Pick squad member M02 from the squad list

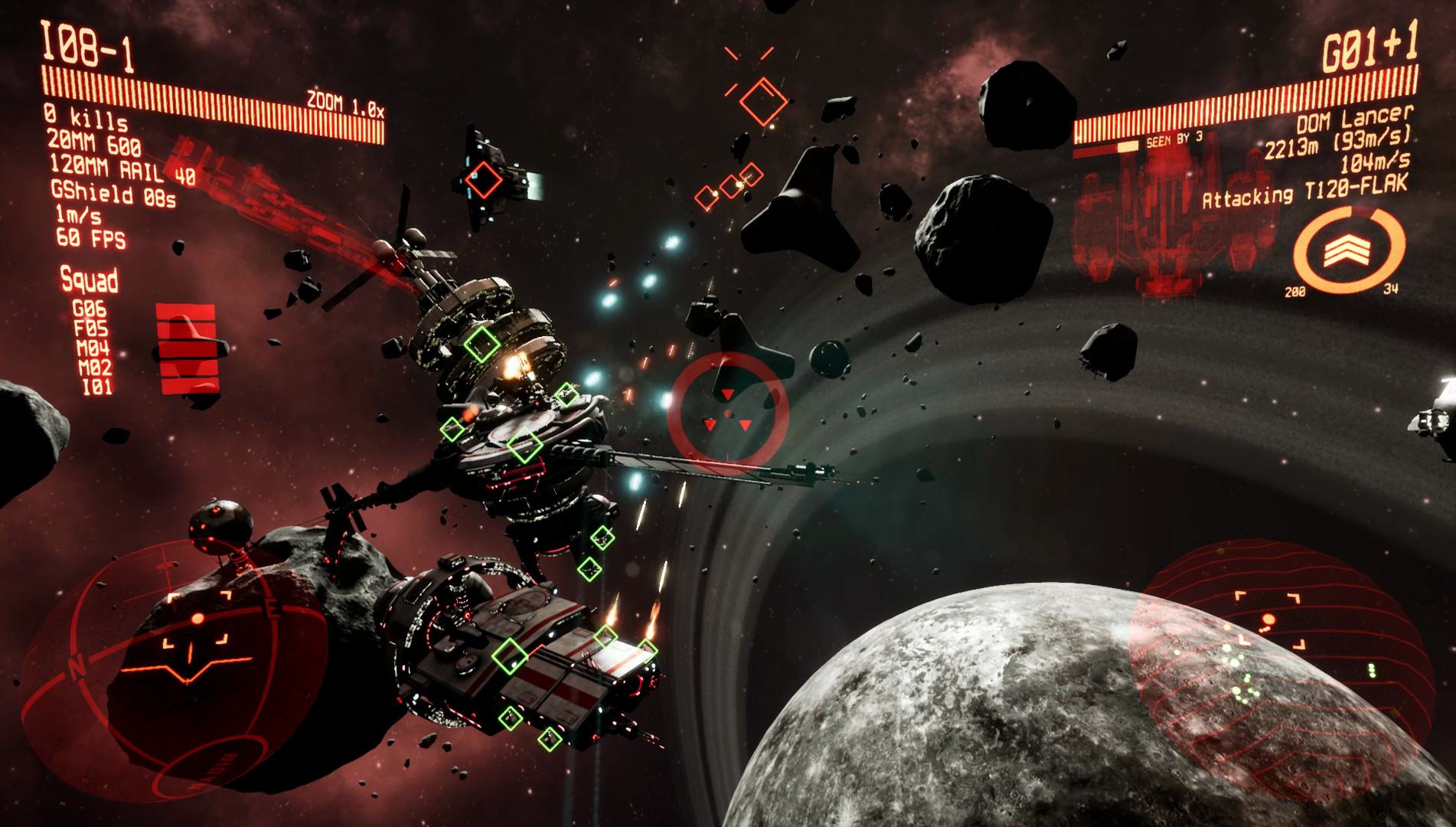(95, 368)
